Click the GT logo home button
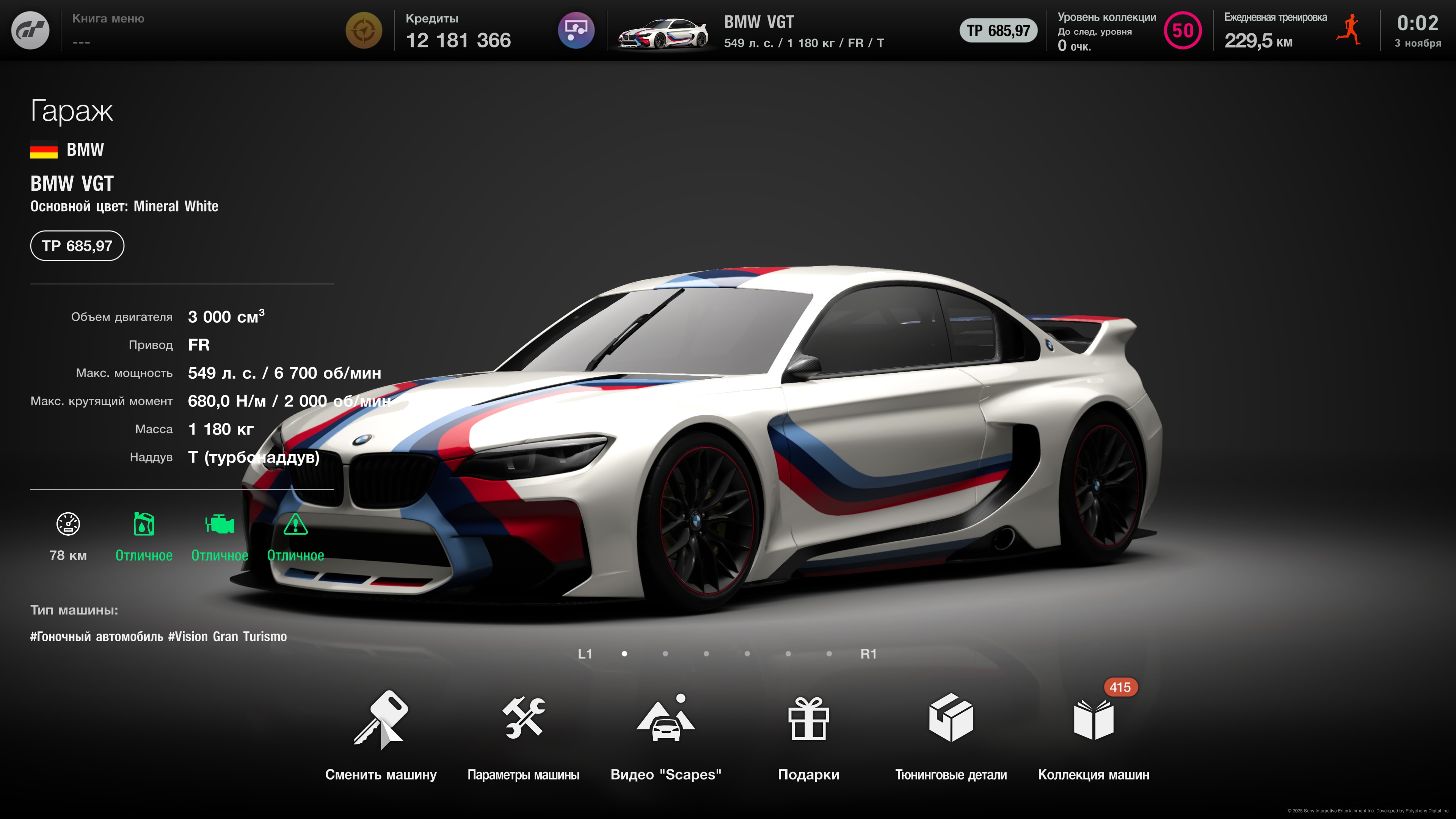 pos(30,30)
